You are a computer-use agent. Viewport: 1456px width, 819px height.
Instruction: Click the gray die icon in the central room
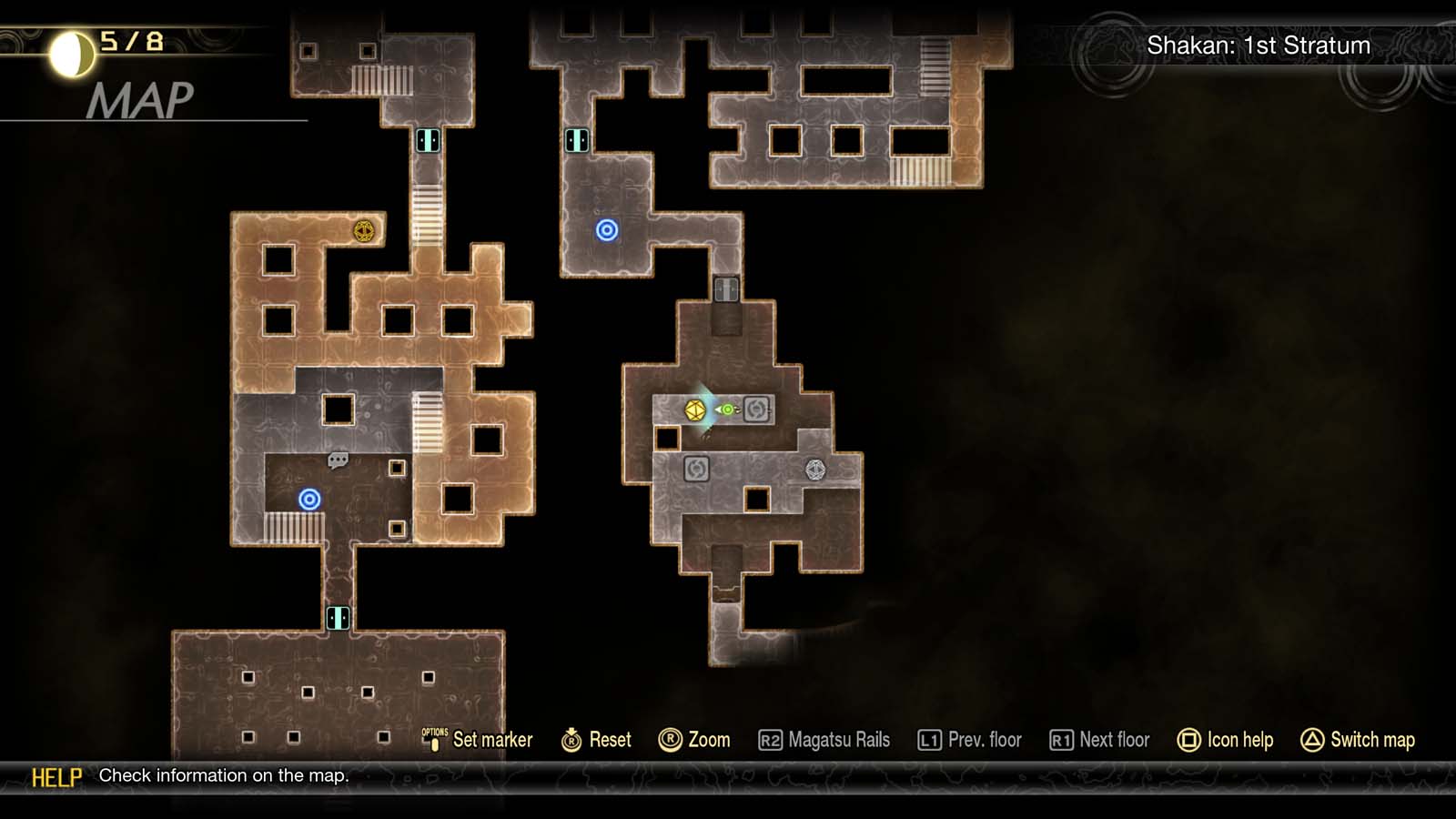(814, 469)
